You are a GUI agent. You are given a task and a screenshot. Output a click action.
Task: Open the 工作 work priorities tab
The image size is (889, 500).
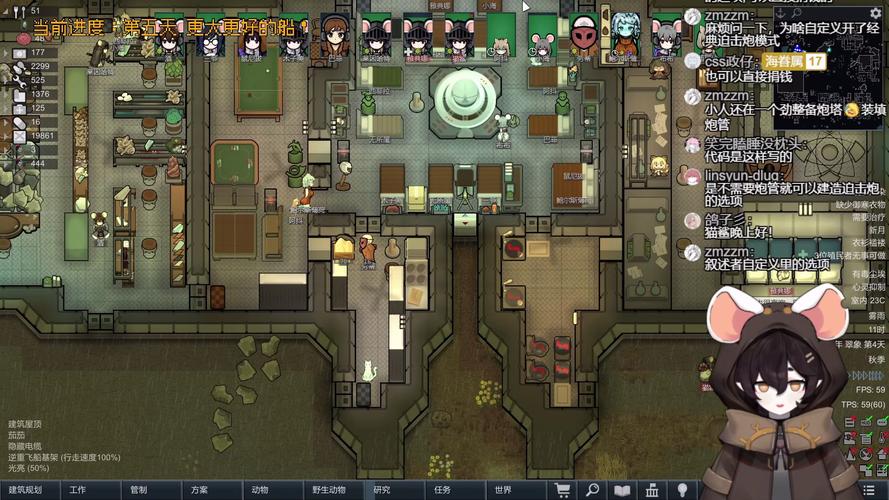[x=78, y=490]
